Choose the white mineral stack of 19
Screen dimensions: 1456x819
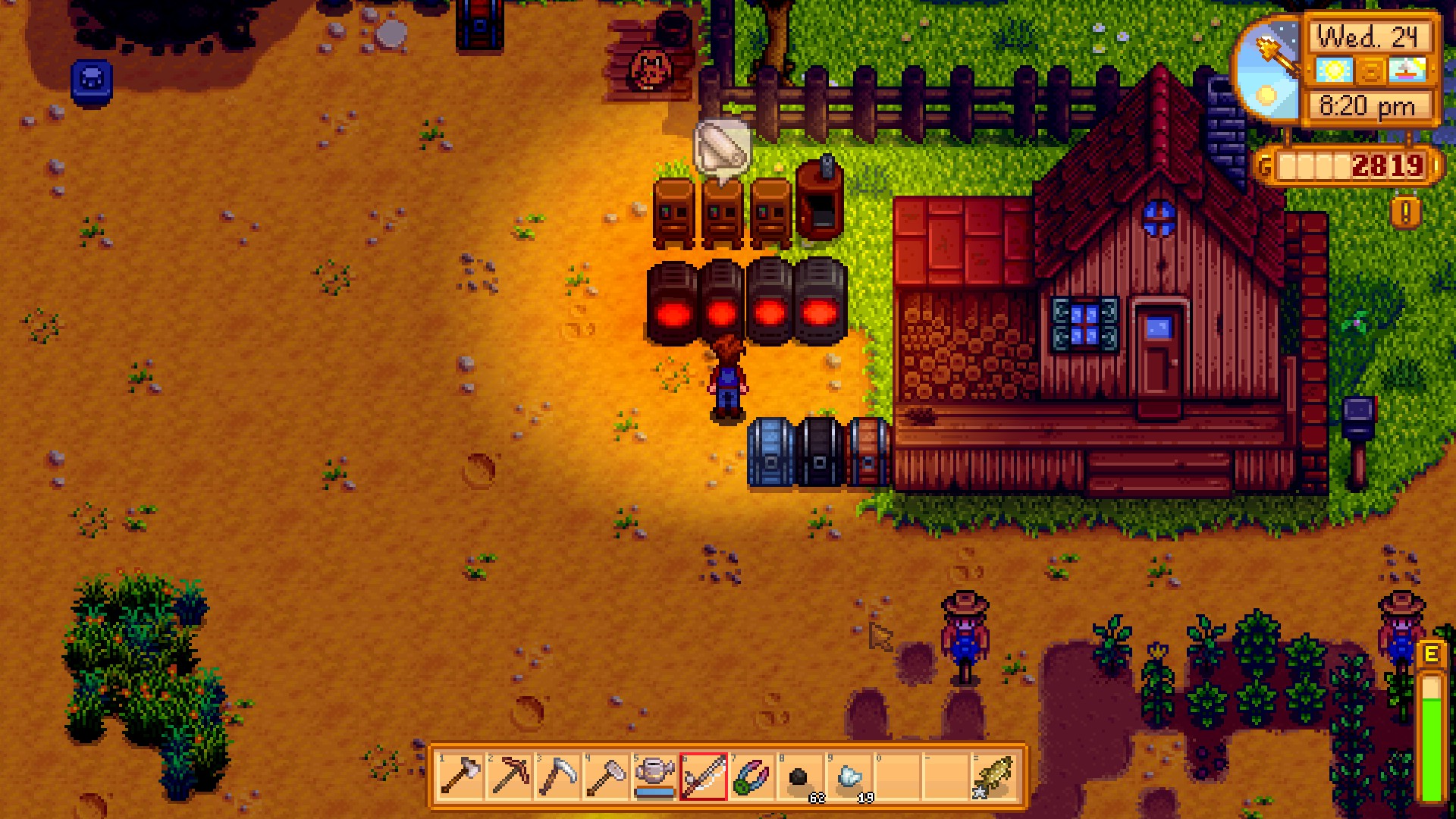(x=849, y=777)
